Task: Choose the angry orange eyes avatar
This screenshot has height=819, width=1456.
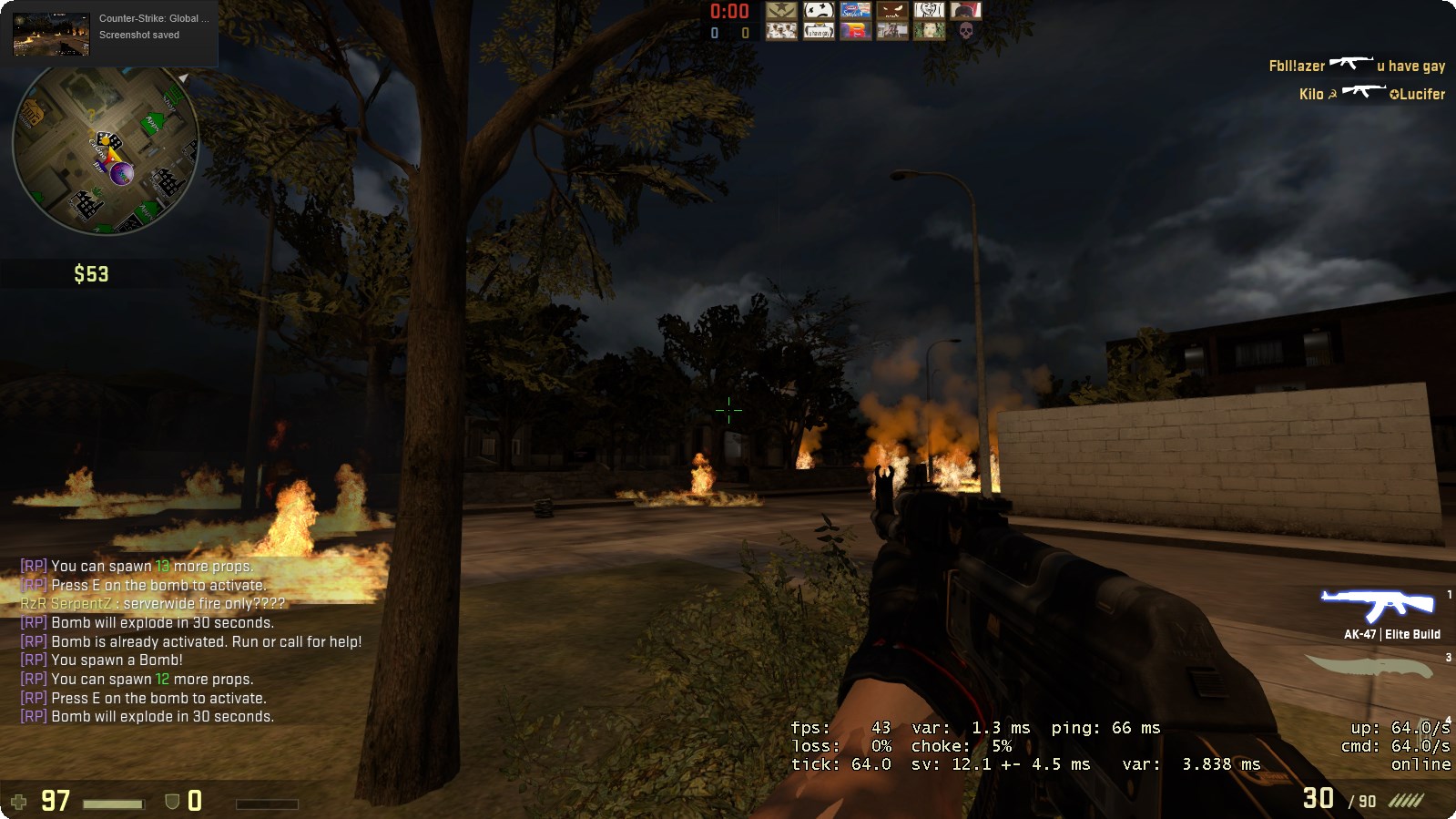Action: tap(891, 11)
